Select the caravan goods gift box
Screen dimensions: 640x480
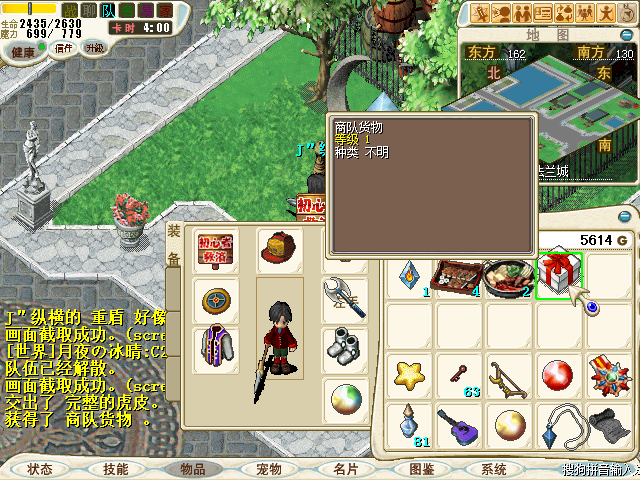(560, 274)
